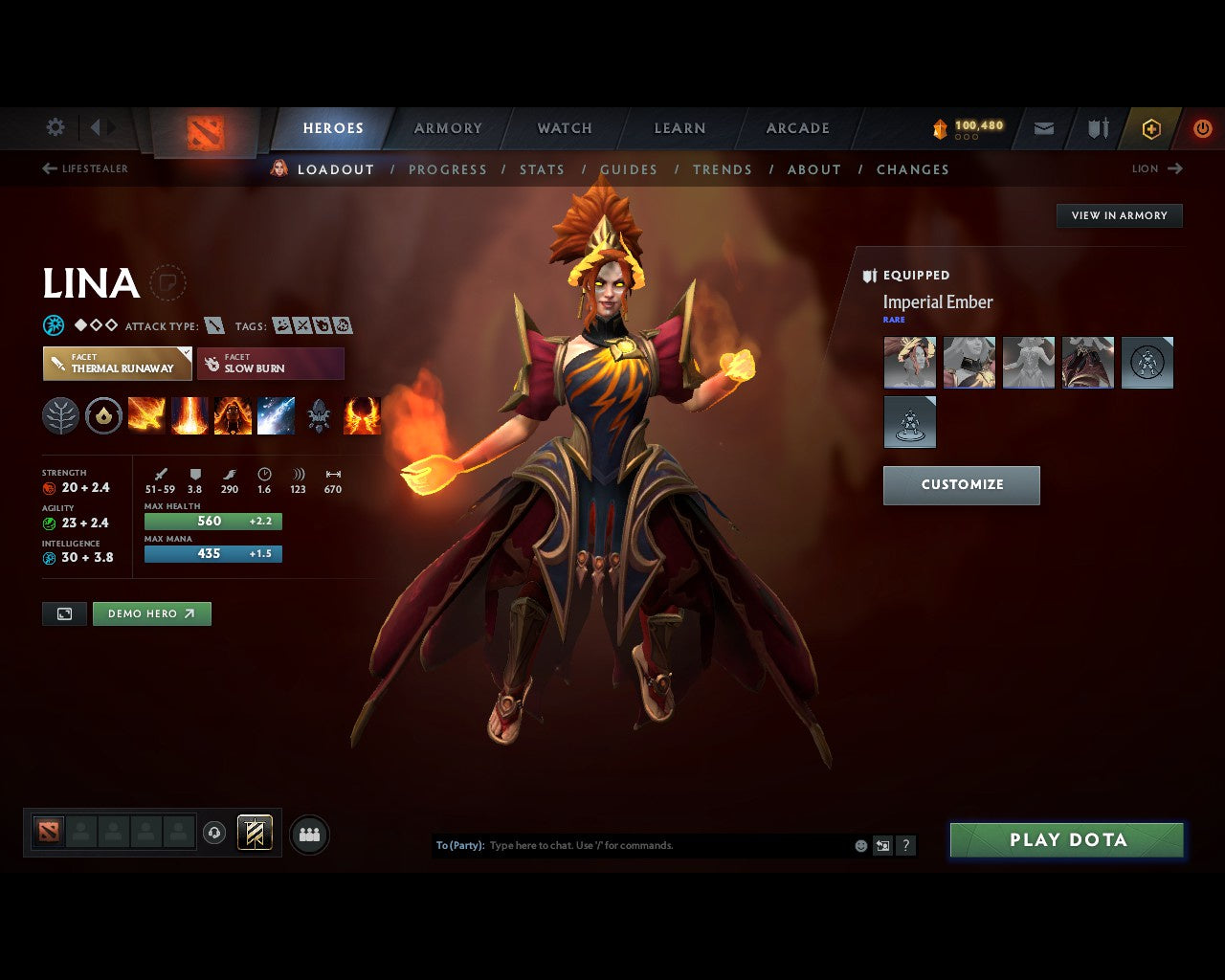Select the Slow Burn facet
1225x980 pixels.
(271, 364)
